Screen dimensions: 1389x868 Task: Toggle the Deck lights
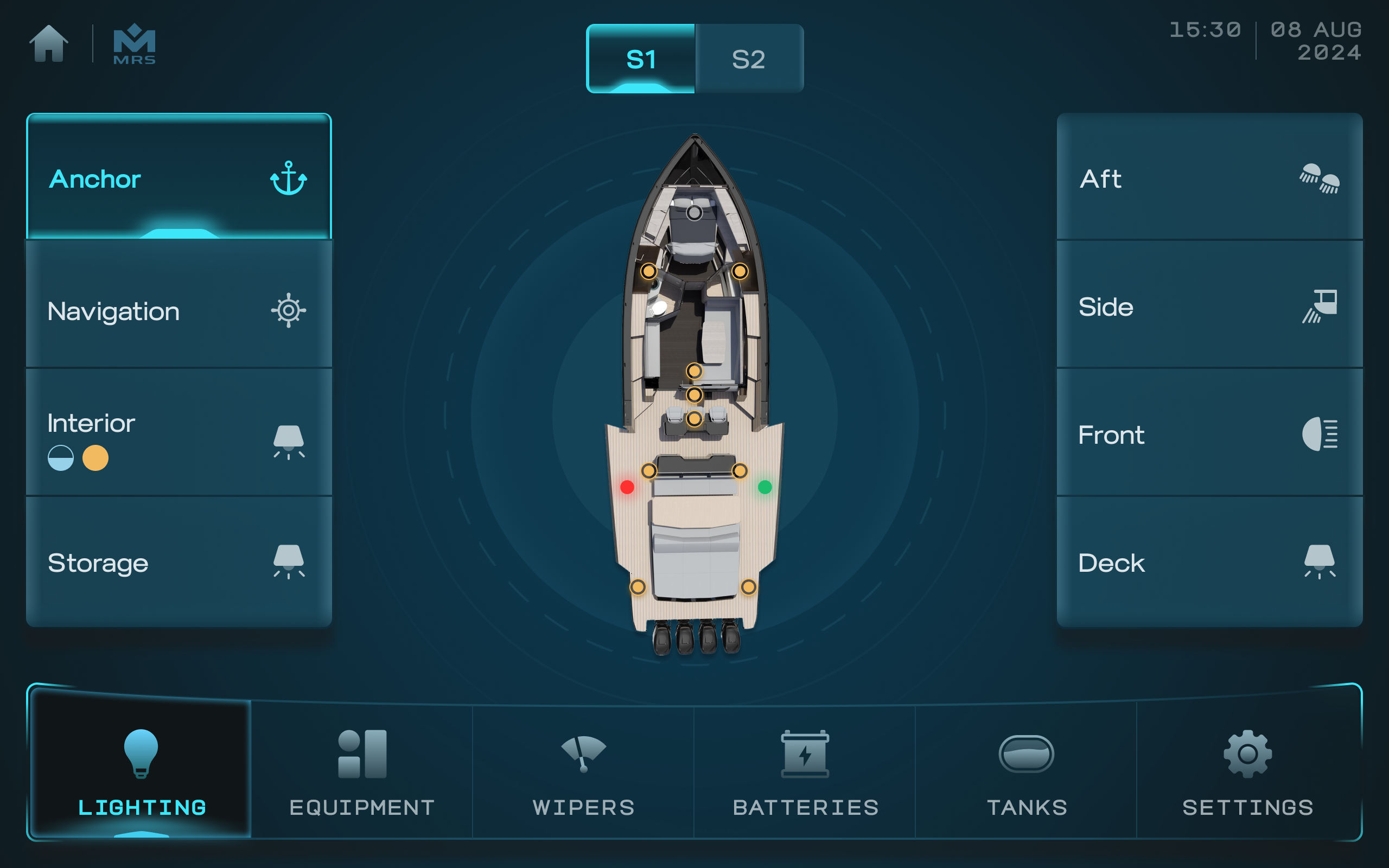(1209, 562)
